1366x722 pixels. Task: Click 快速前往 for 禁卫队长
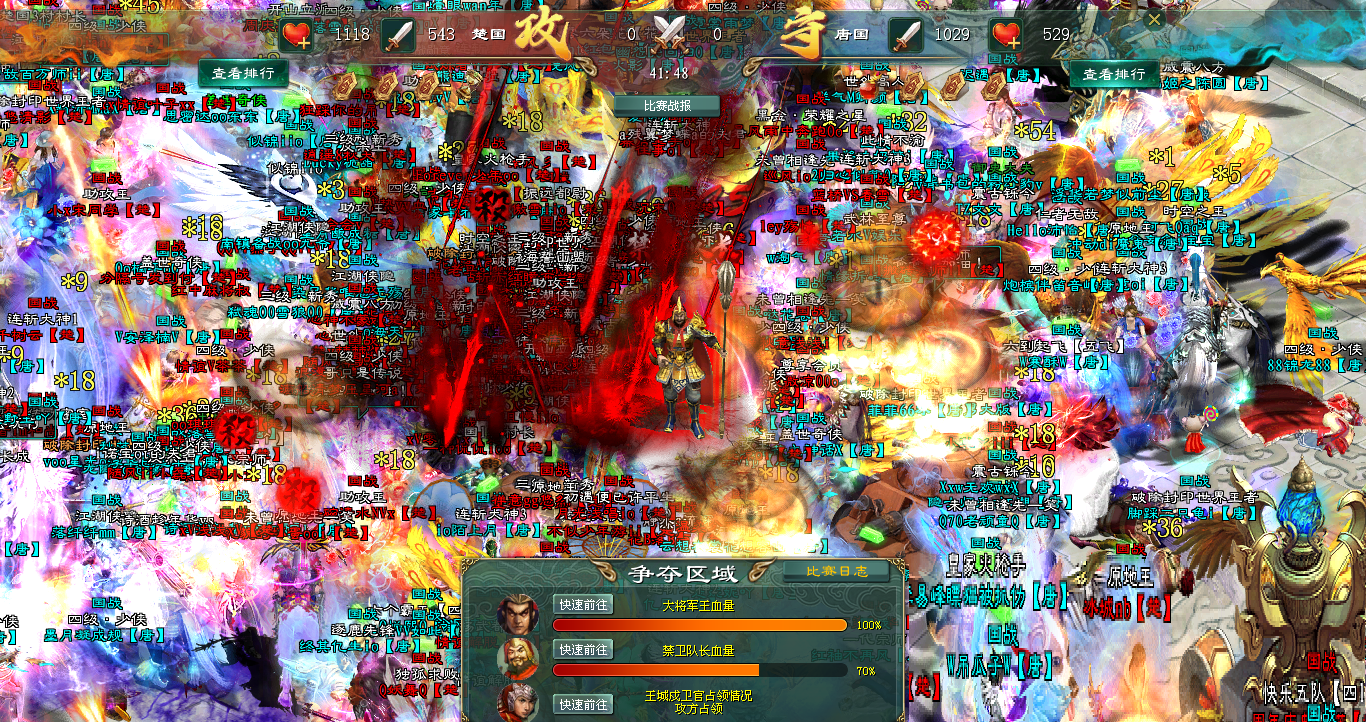582,649
